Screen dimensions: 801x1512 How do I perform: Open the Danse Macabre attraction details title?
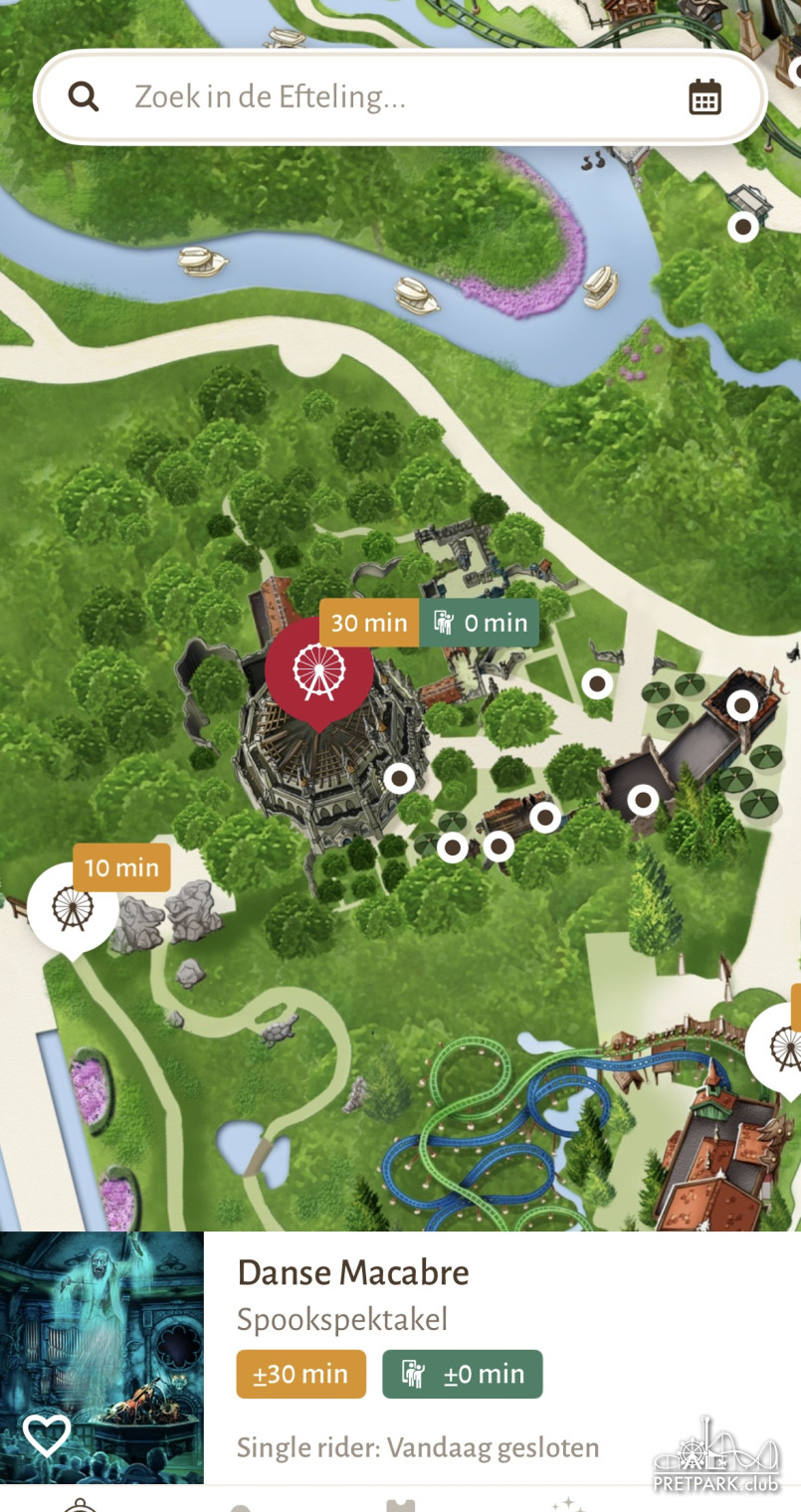(x=353, y=1272)
